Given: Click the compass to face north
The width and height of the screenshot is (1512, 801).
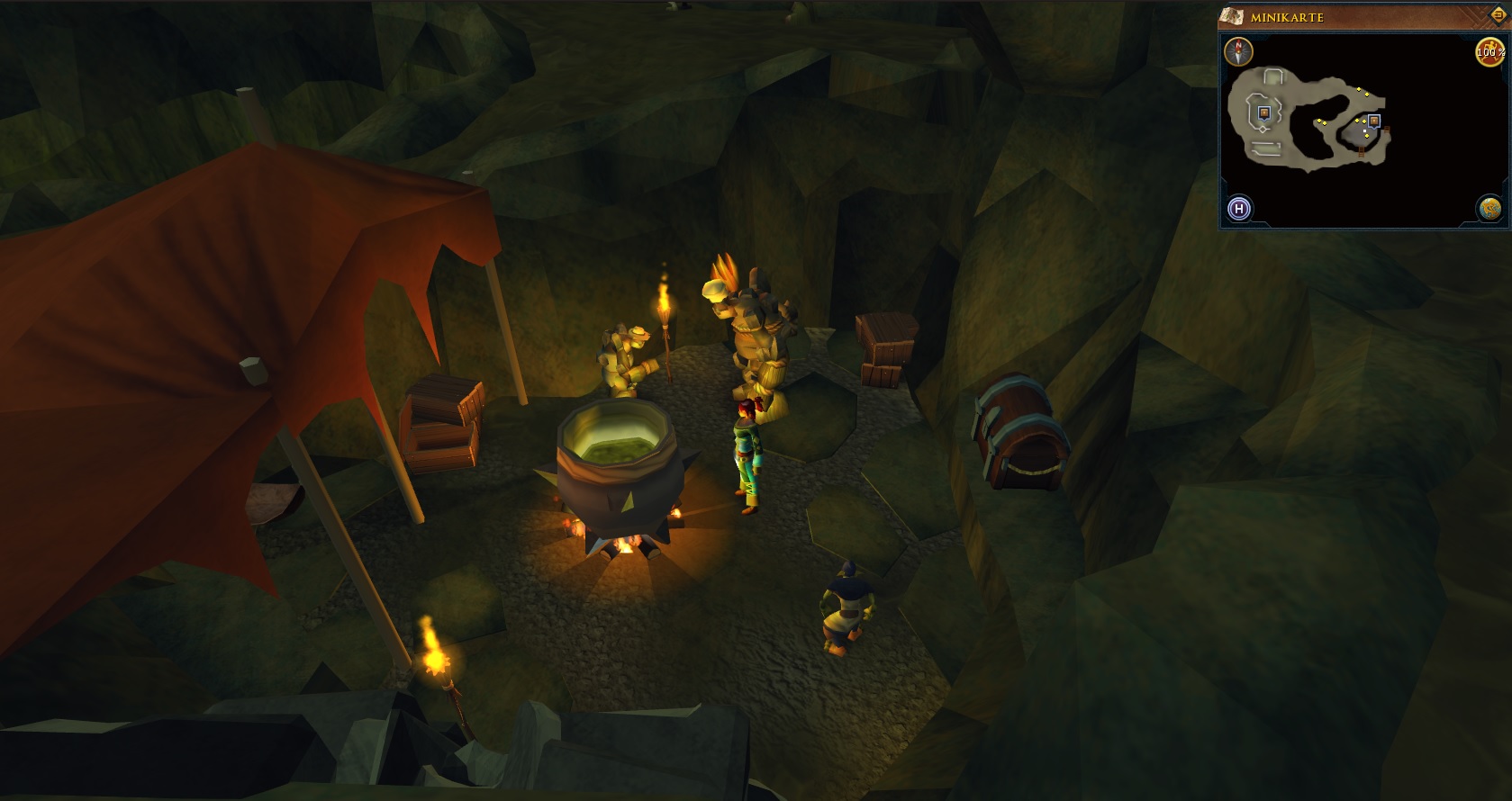Looking at the screenshot, I should [x=1239, y=51].
